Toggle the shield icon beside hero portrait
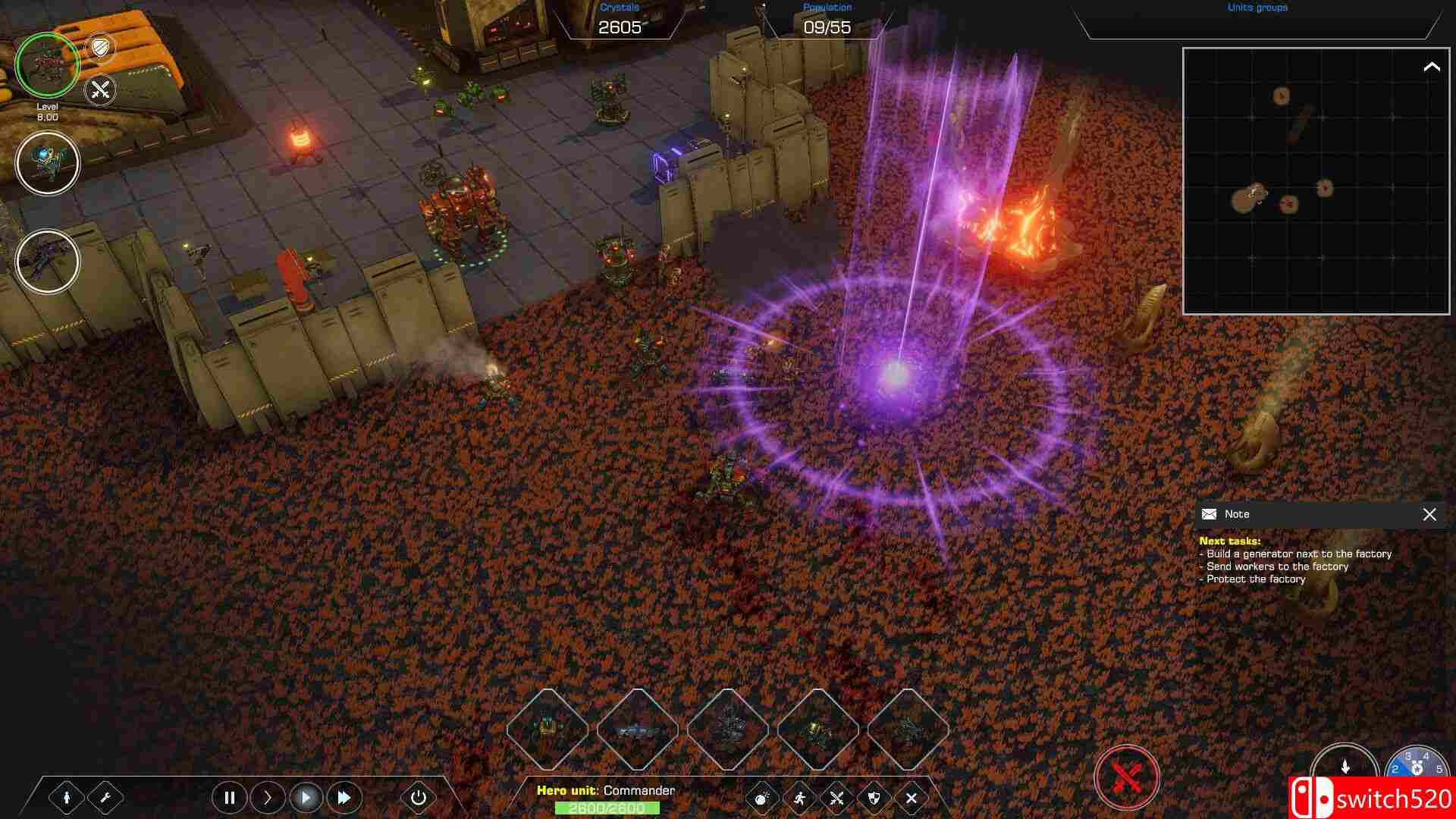 pos(101,47)
